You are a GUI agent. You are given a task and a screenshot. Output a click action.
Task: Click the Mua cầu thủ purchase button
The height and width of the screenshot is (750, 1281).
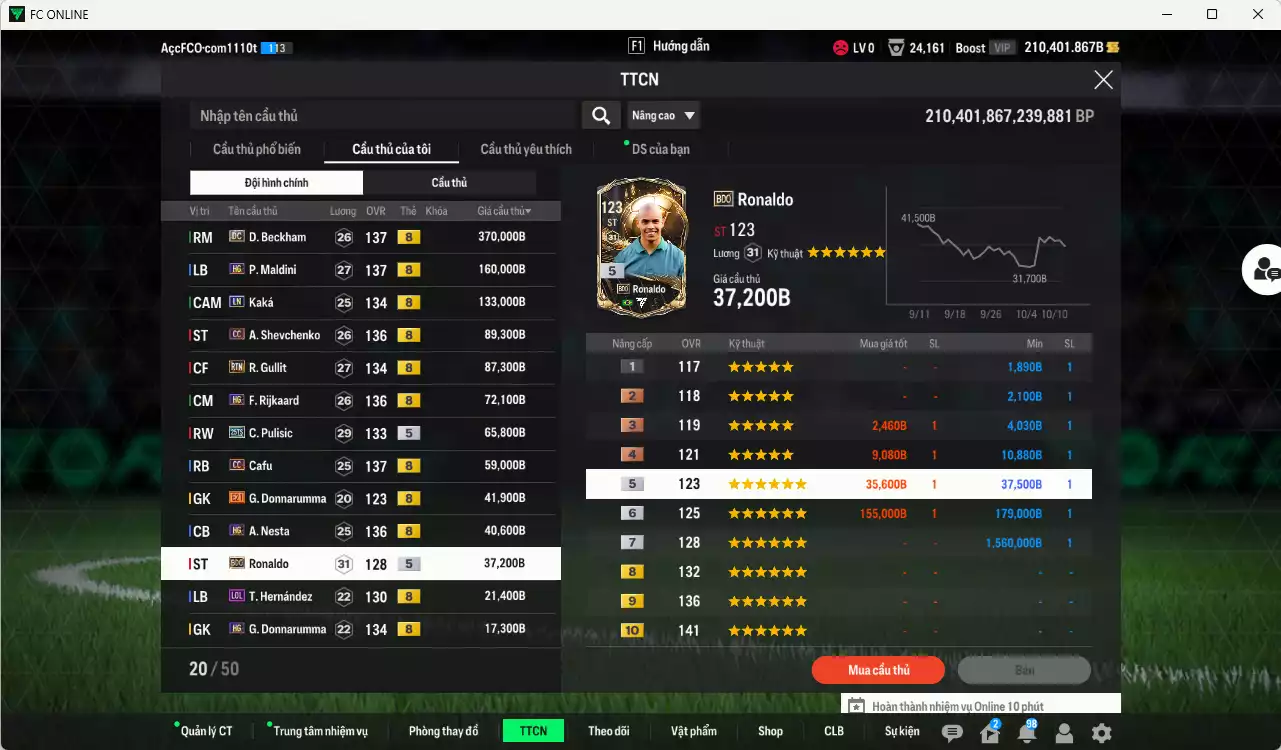point(877,670)
